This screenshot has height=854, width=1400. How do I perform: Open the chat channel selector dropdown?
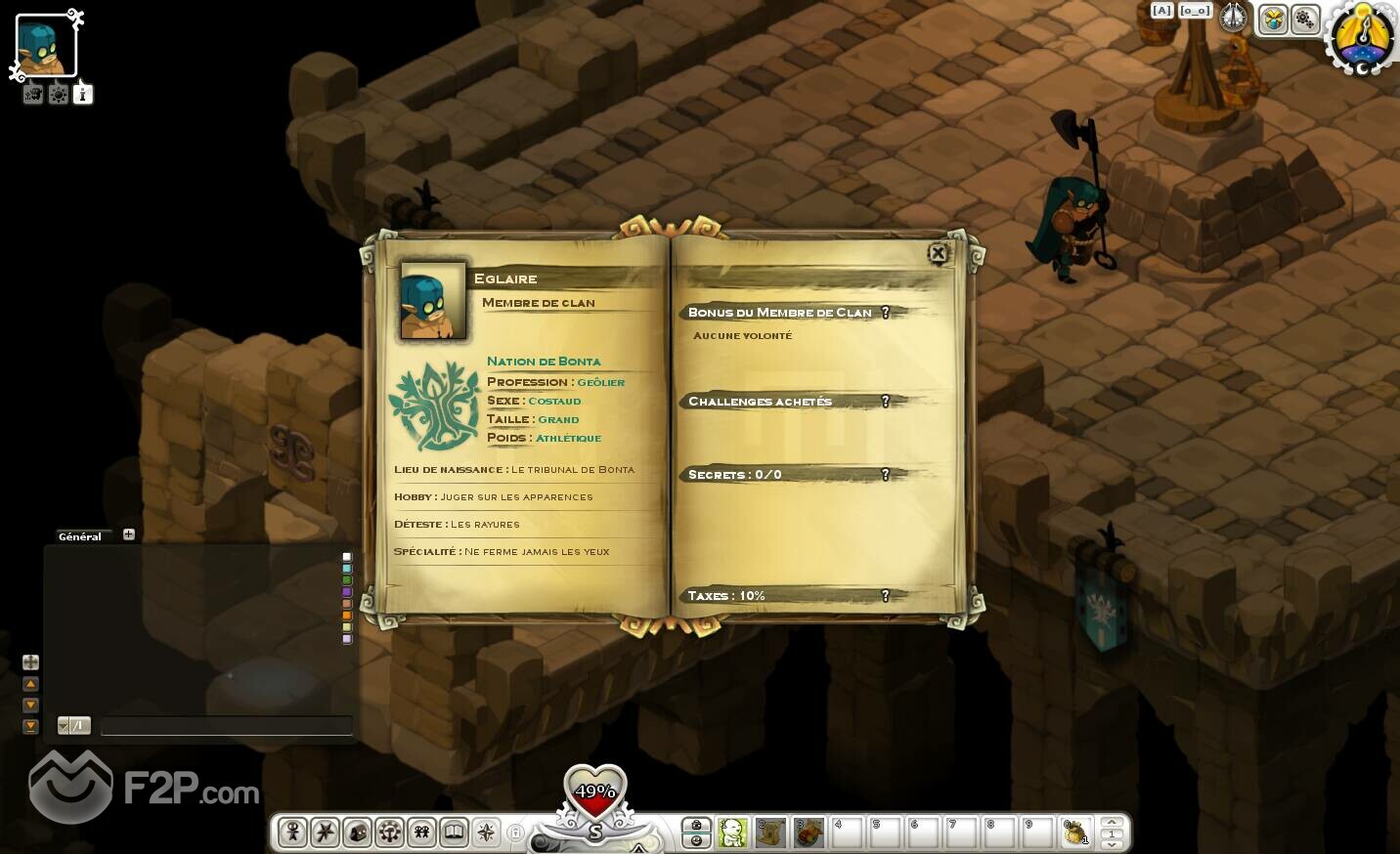click(x=65, y=725)
